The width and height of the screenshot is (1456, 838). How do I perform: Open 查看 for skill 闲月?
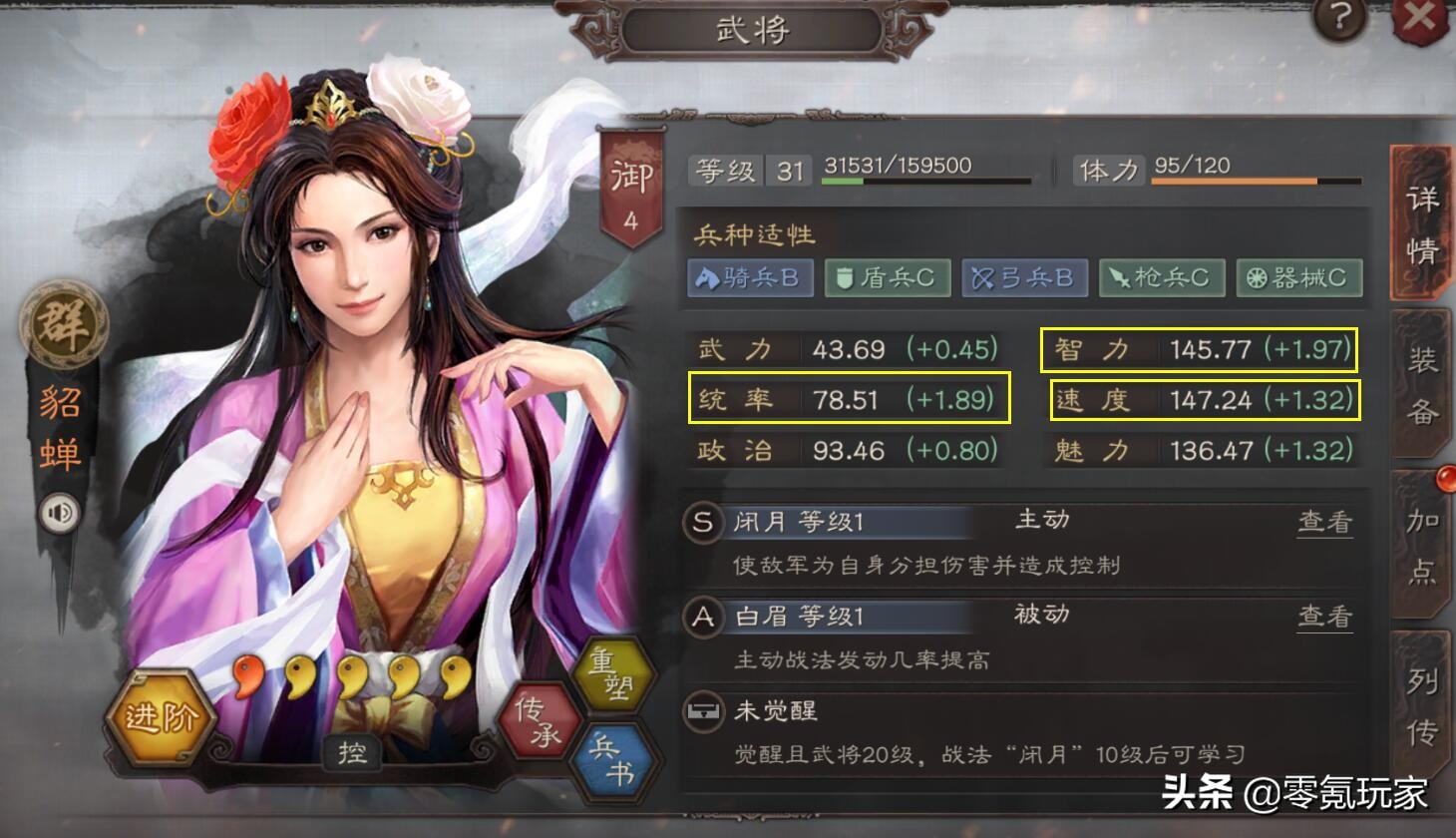1323,521
